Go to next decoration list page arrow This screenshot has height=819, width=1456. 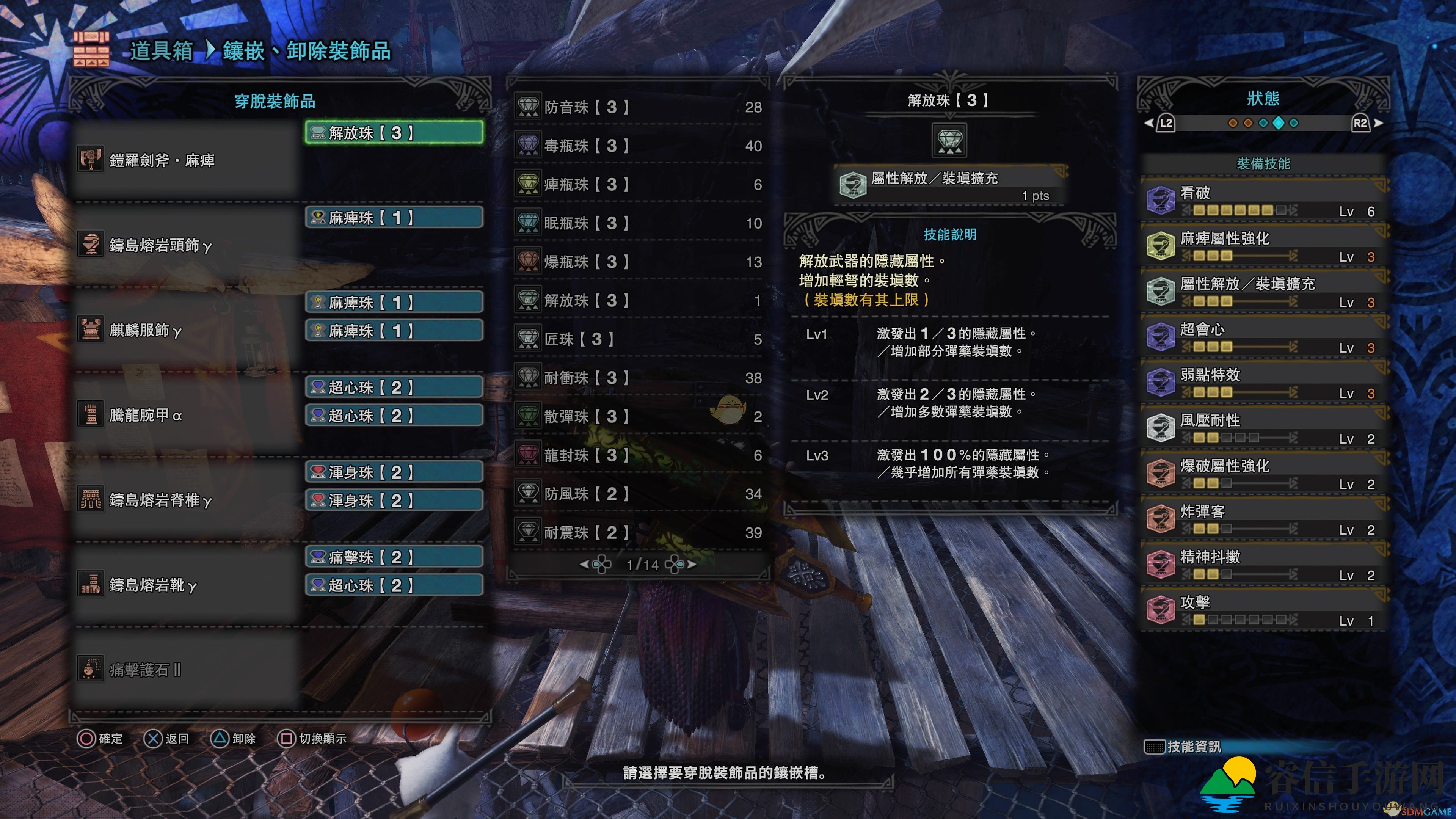pos(692,564)
